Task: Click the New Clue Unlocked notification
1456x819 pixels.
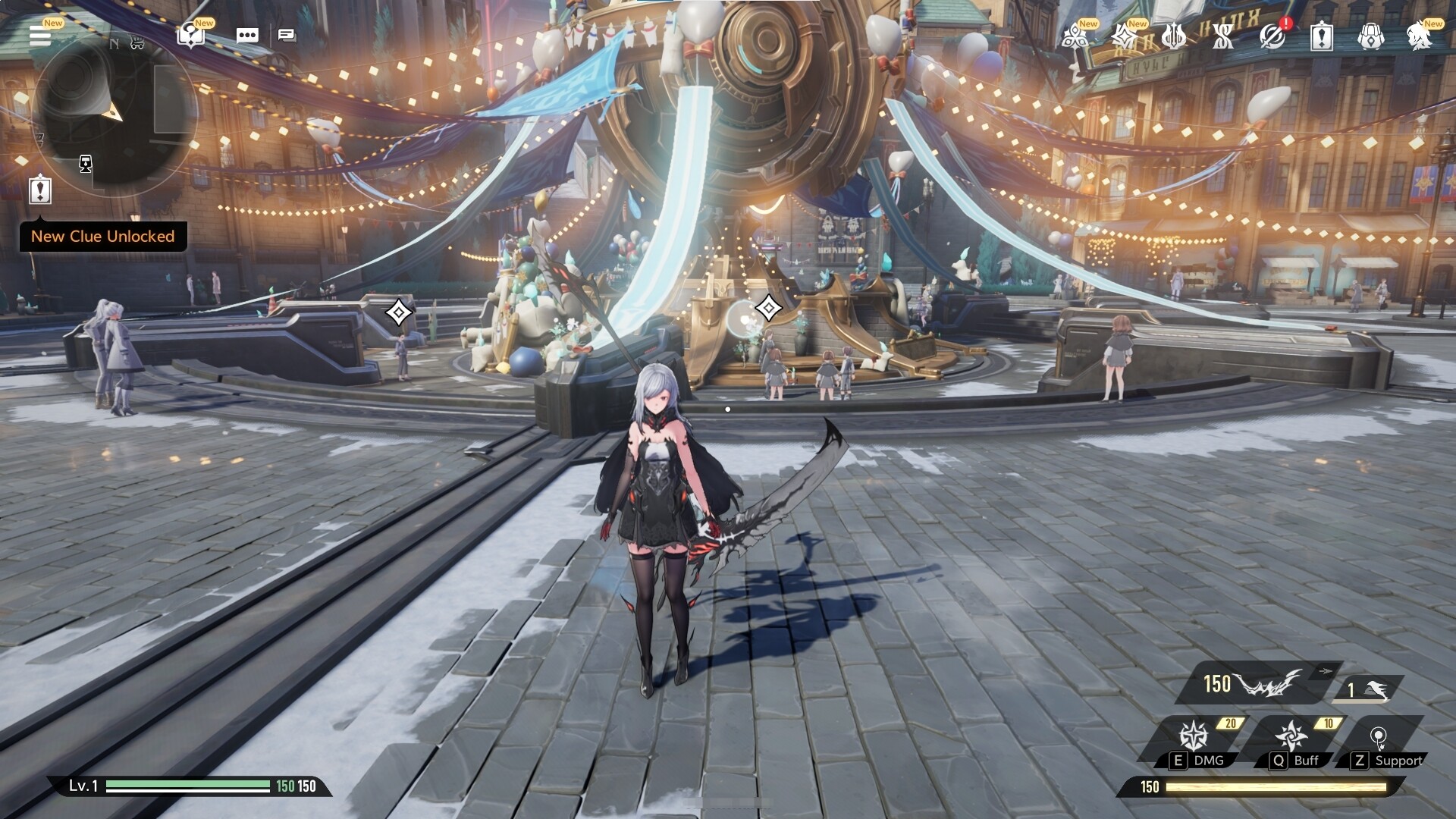Action: coord(103,237)
